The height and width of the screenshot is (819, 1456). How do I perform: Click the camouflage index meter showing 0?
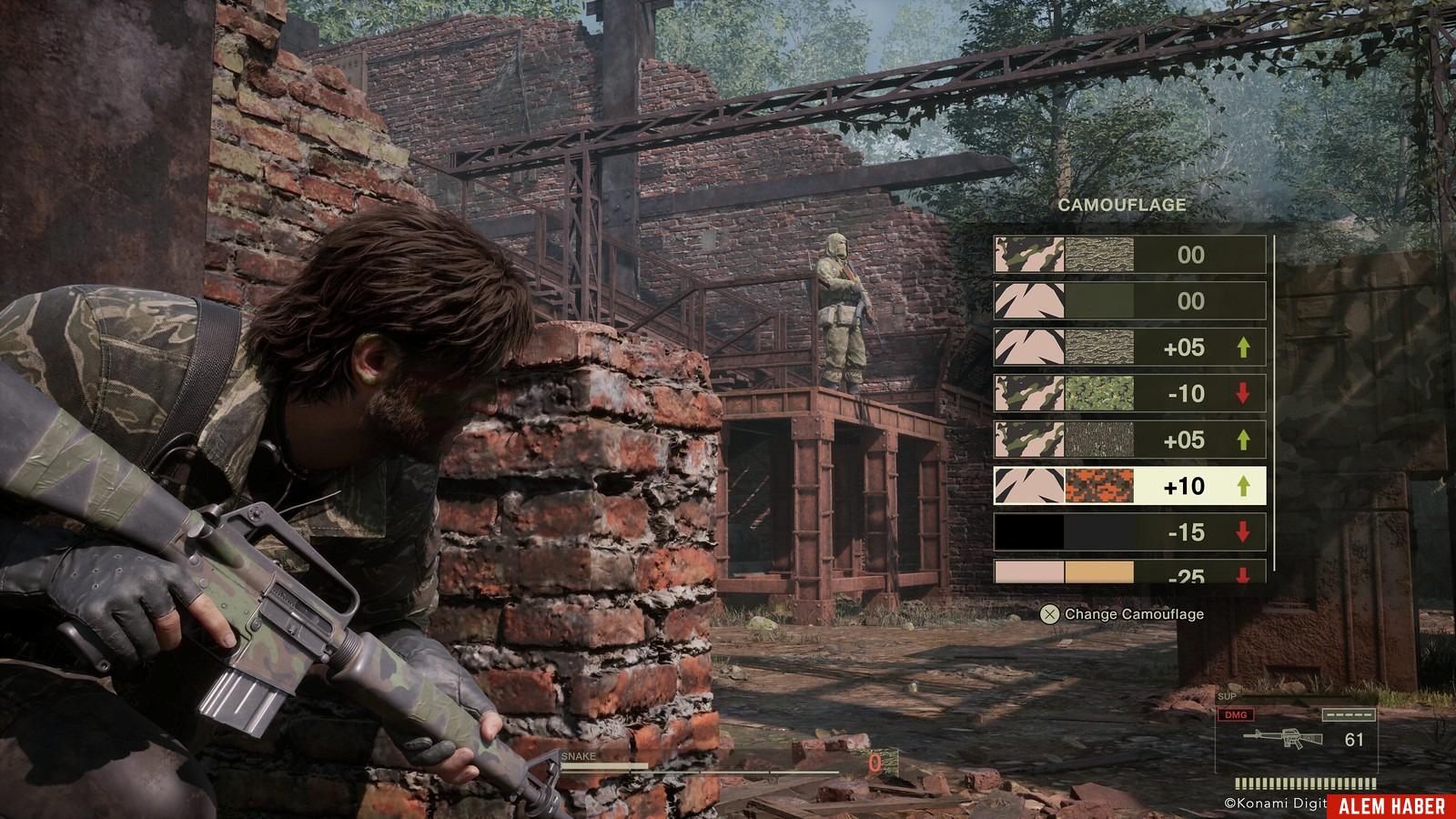(874, 763)
